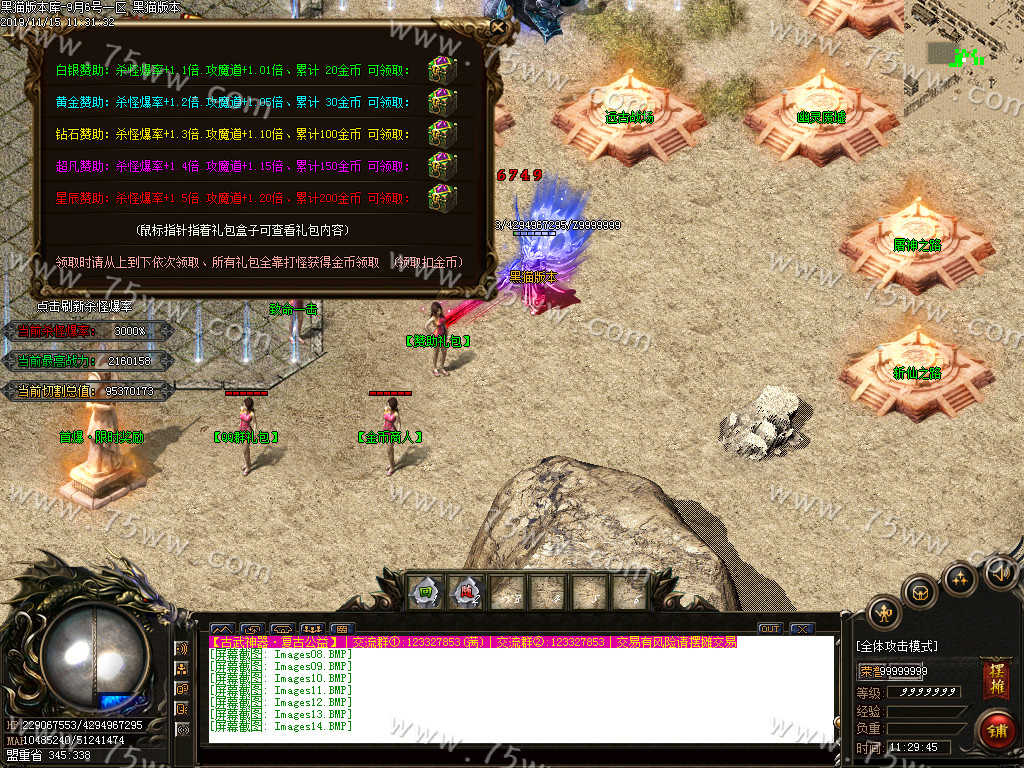This screenshot has width=1024, height=768.
Task: Close the sponsor gift panel
Action: pos(498,28)
